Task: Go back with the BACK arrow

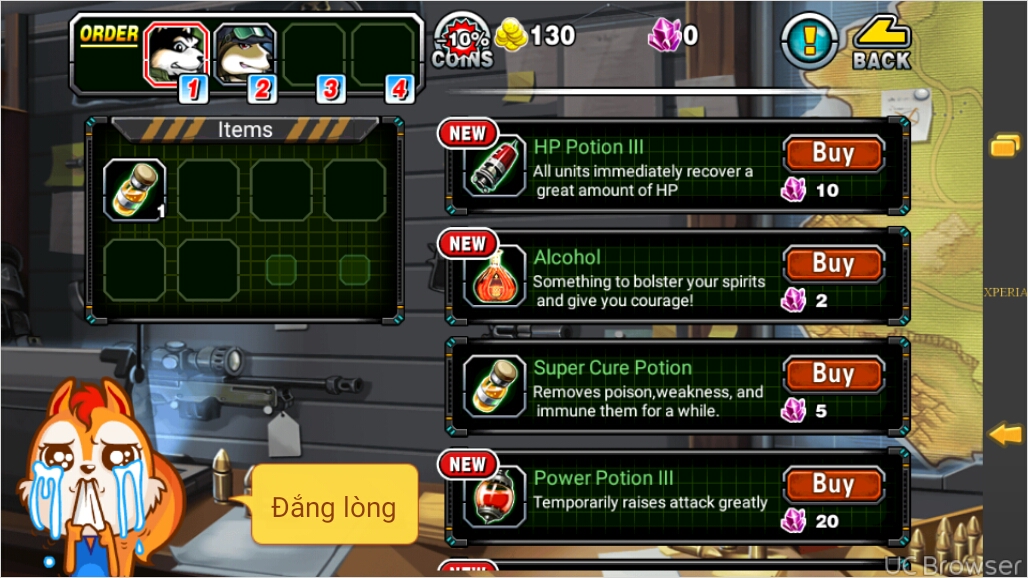Action: (x=881, y=43)
